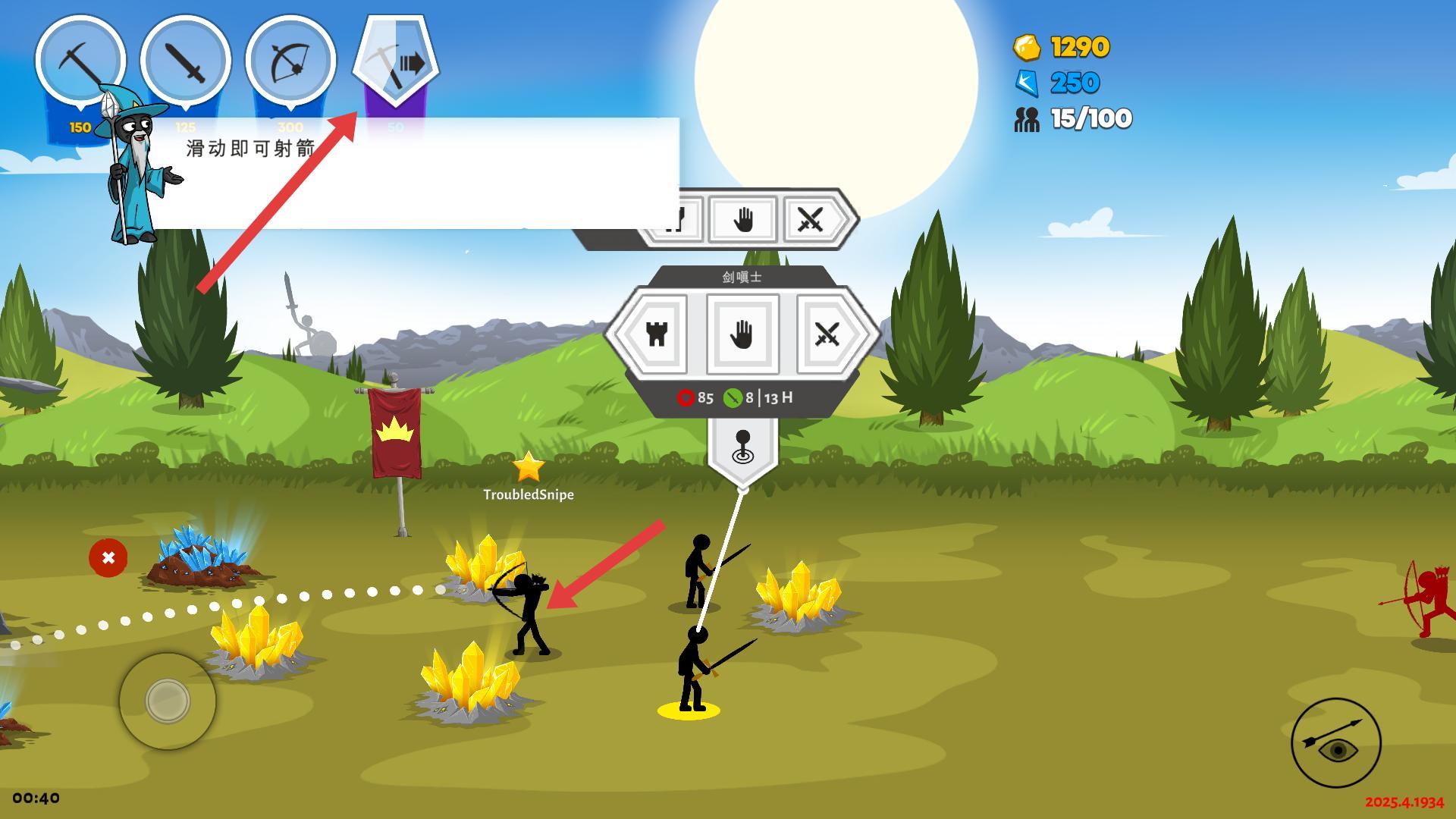1456x819 pixels.
Task: Close with the red X button
Action: click(x=108, y=558)
